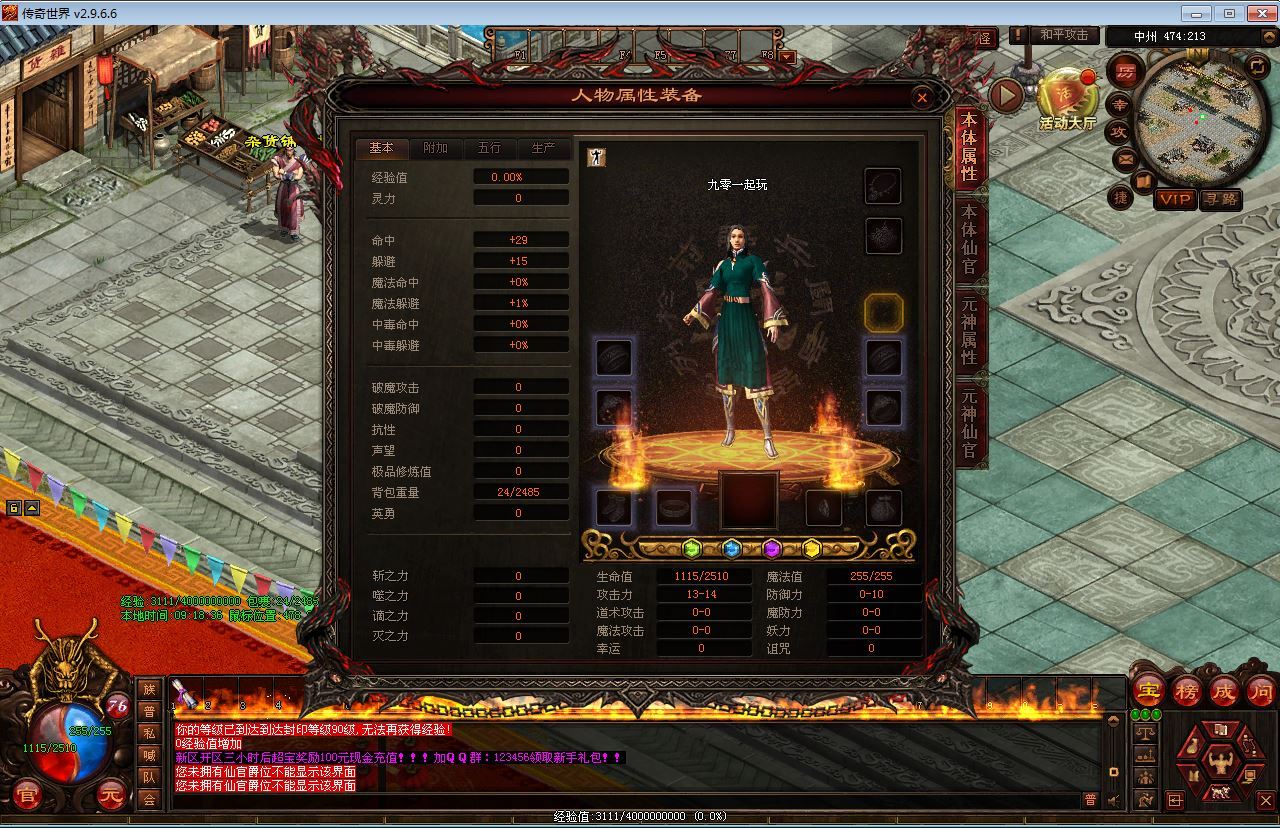Expand the chat panel with the small up arrow

coord(1114,719)
